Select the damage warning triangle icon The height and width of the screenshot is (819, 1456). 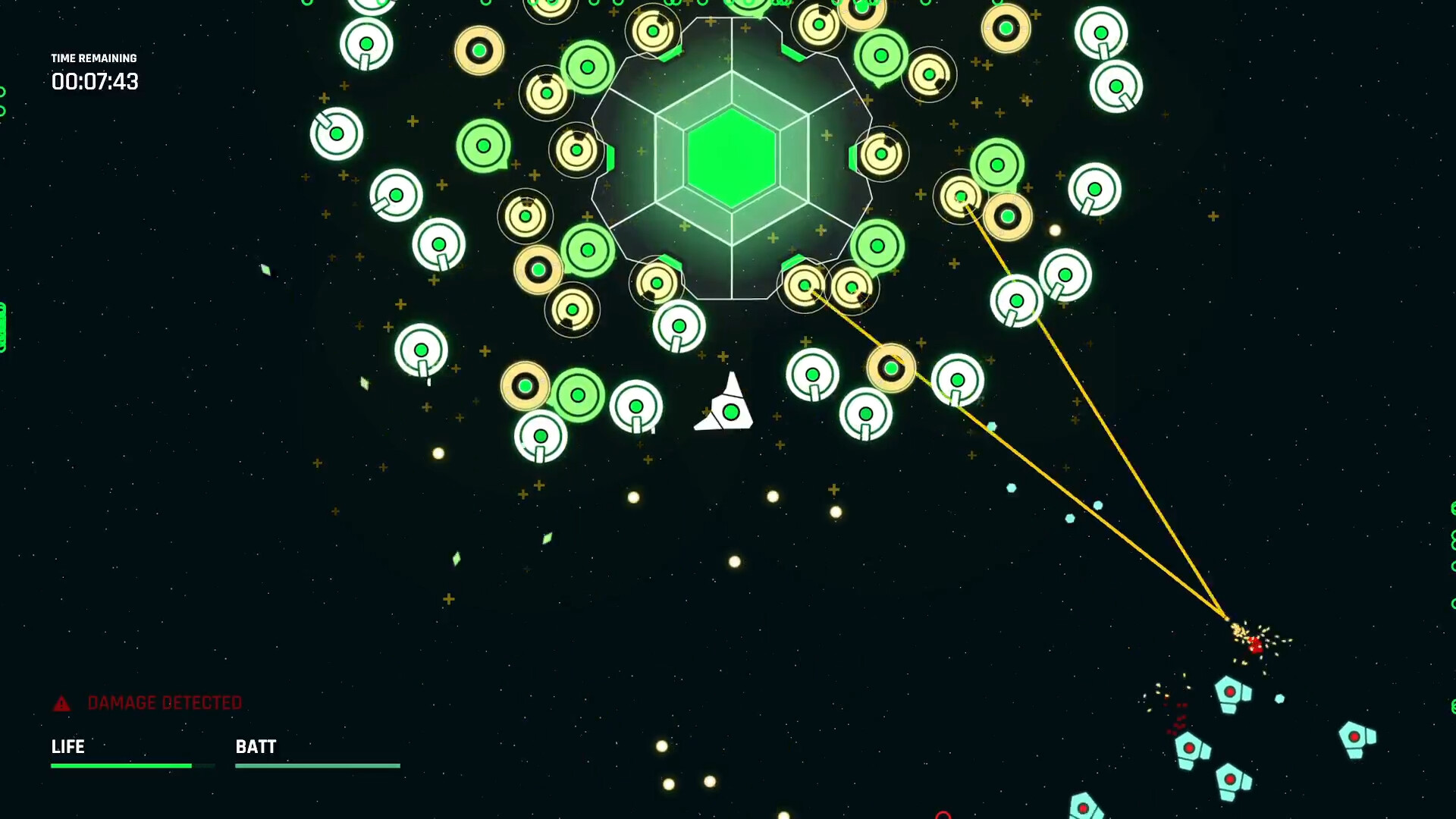[x=62, y=703]
